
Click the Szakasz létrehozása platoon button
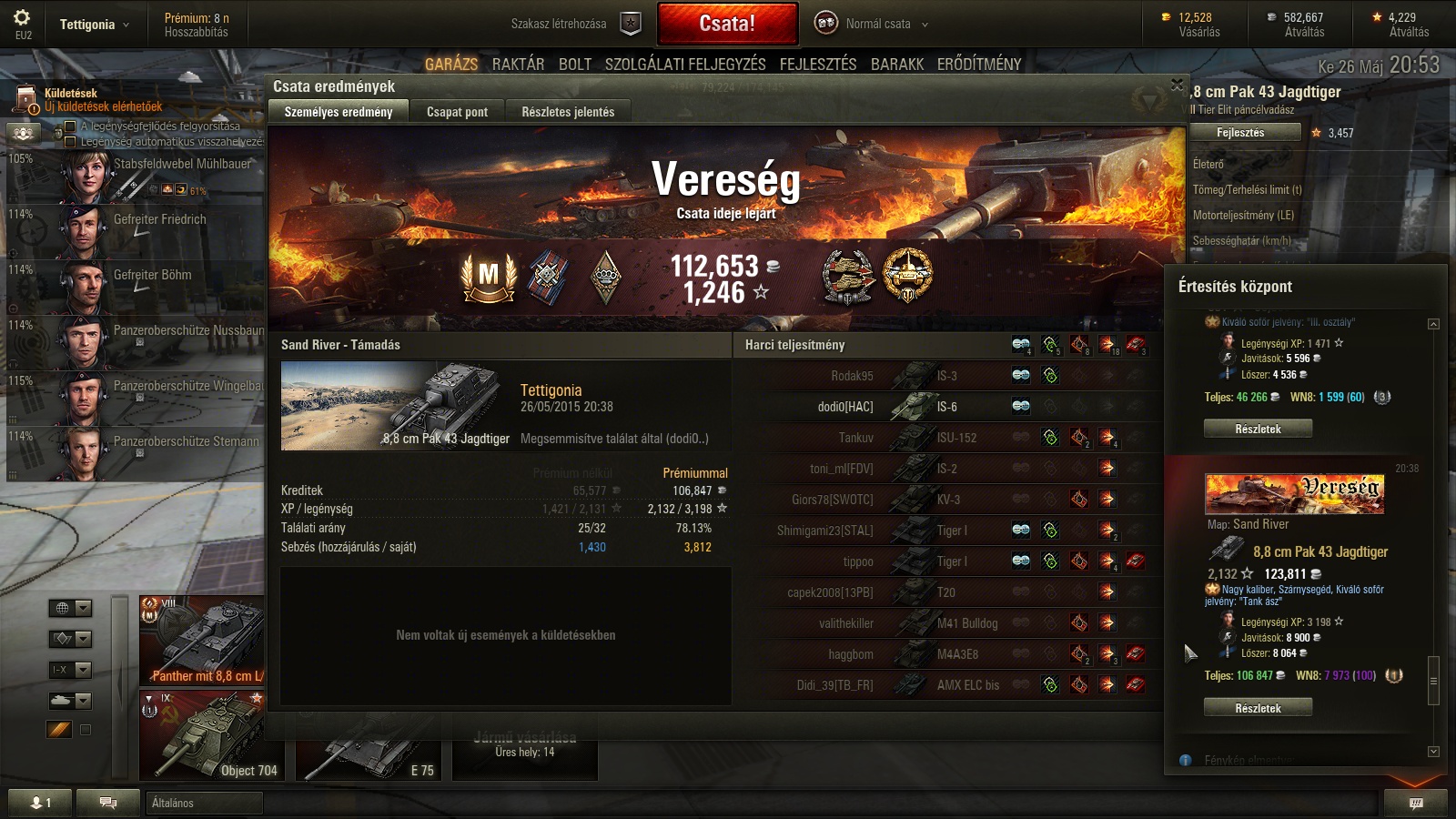tap(631, 24)
